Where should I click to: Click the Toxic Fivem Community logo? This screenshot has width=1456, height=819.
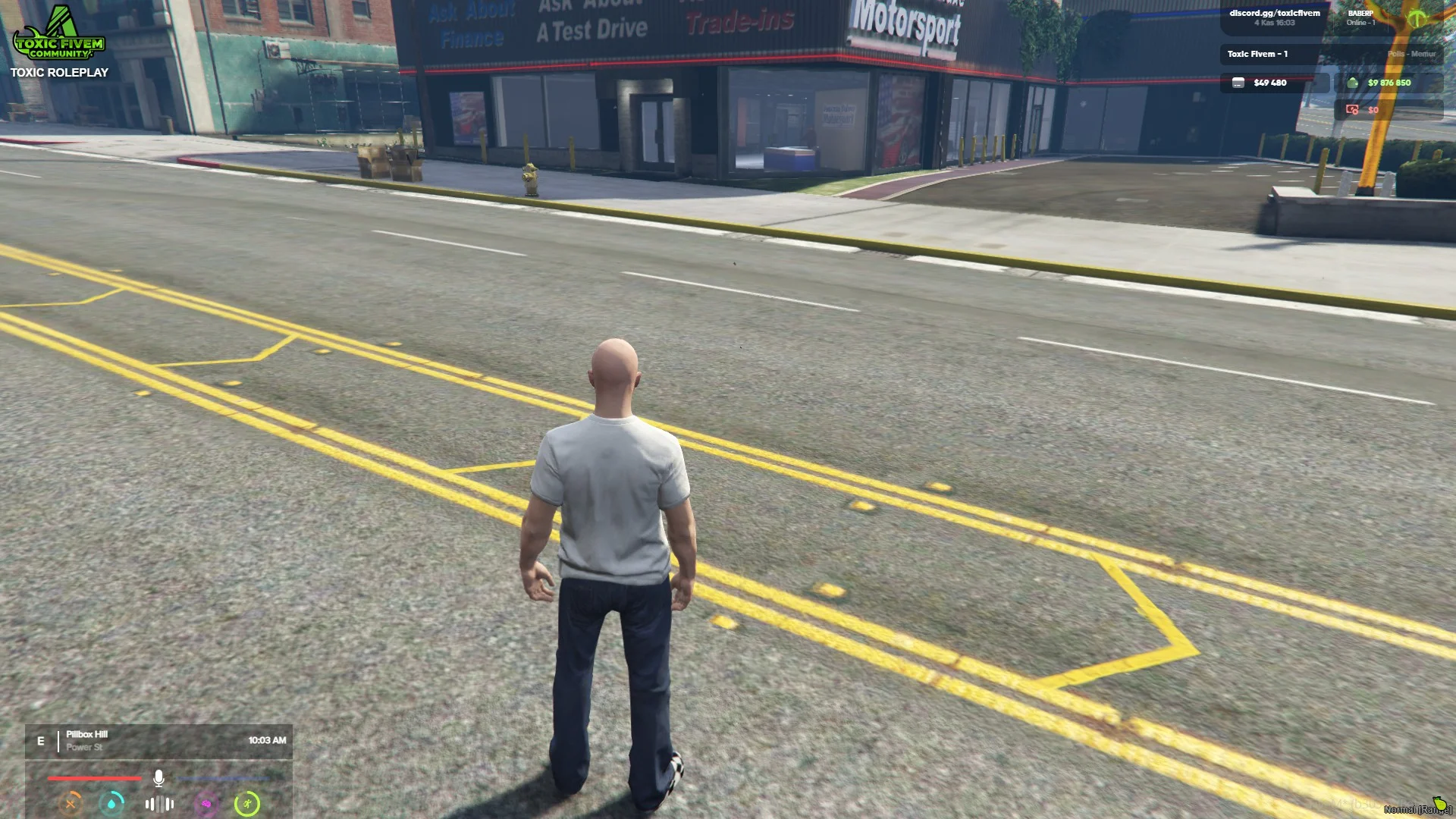click(x=59, y=34)
